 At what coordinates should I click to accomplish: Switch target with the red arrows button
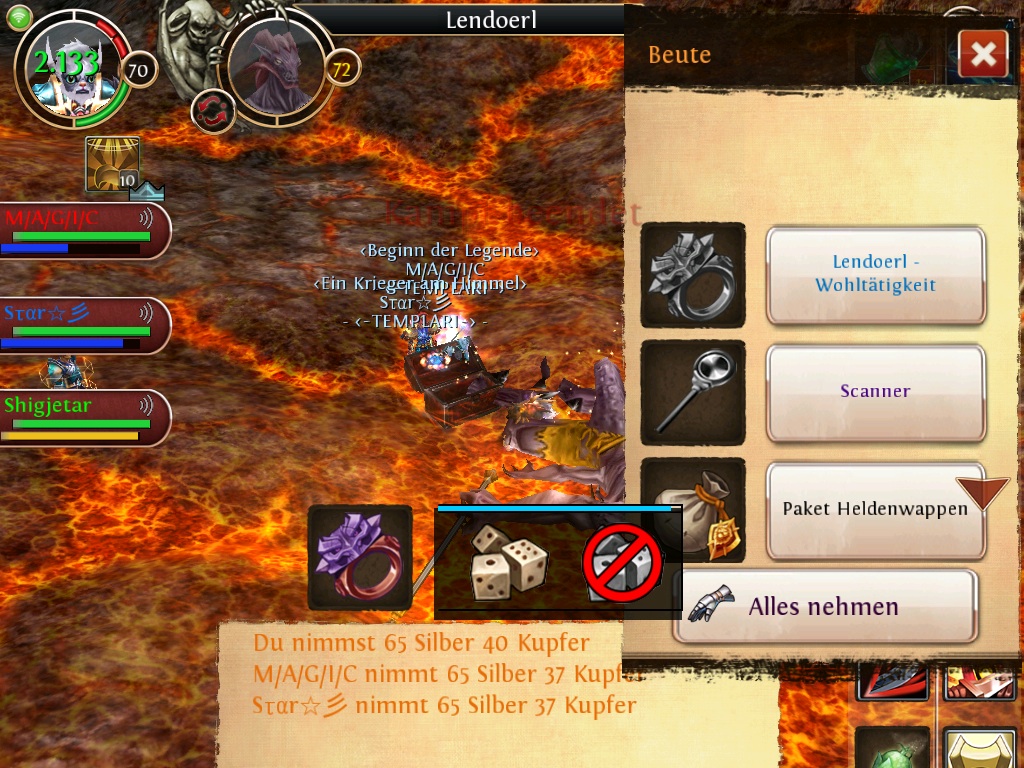[x=212, y=111]
